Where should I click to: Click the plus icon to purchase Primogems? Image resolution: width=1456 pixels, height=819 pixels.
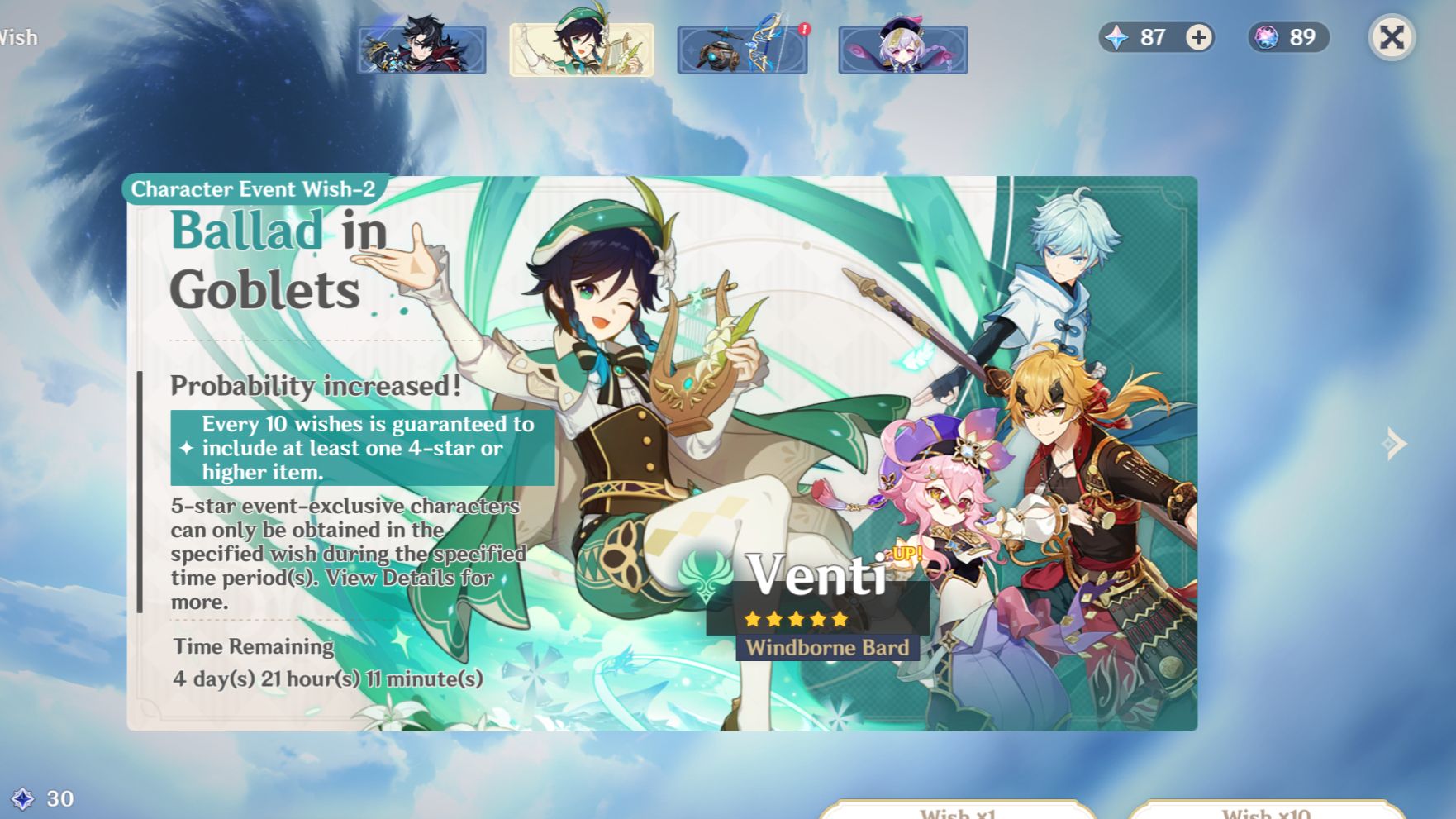[x=1198, y=37]
